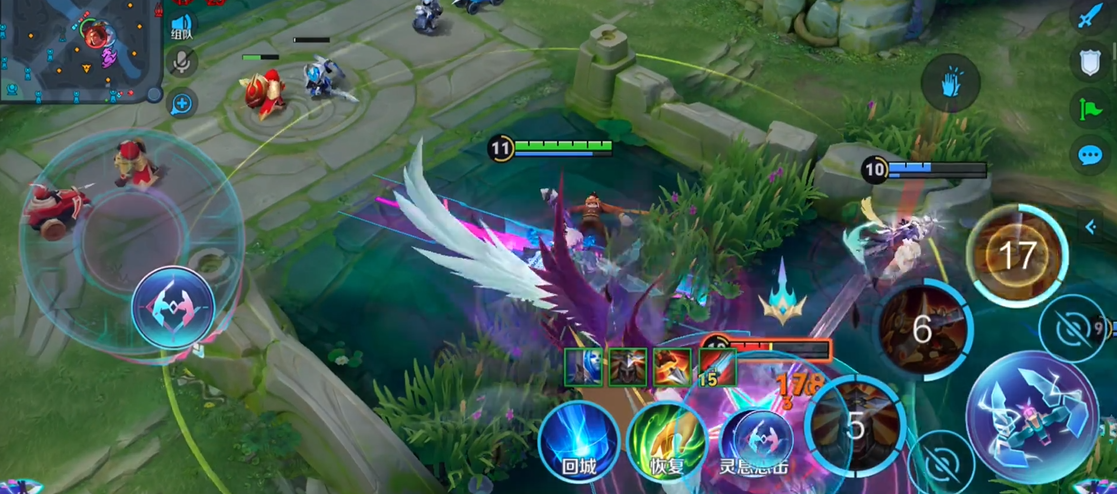1117x494 pixels.
Task: Buy the recommended blade item numbered 15
Action: (x=717, y=367)
